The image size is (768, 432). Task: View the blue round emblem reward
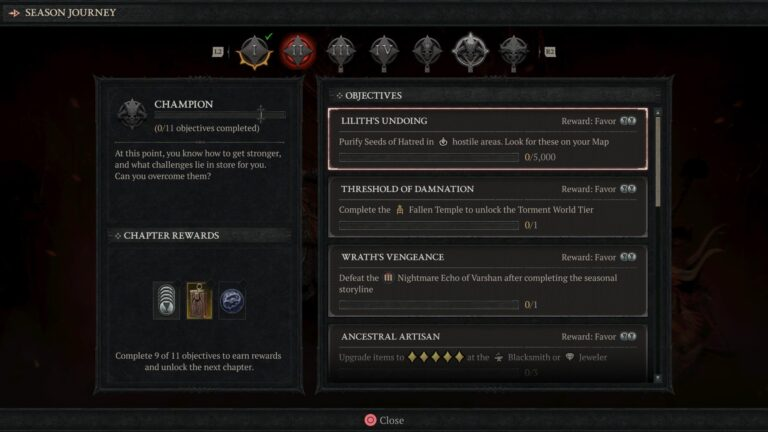232,301
